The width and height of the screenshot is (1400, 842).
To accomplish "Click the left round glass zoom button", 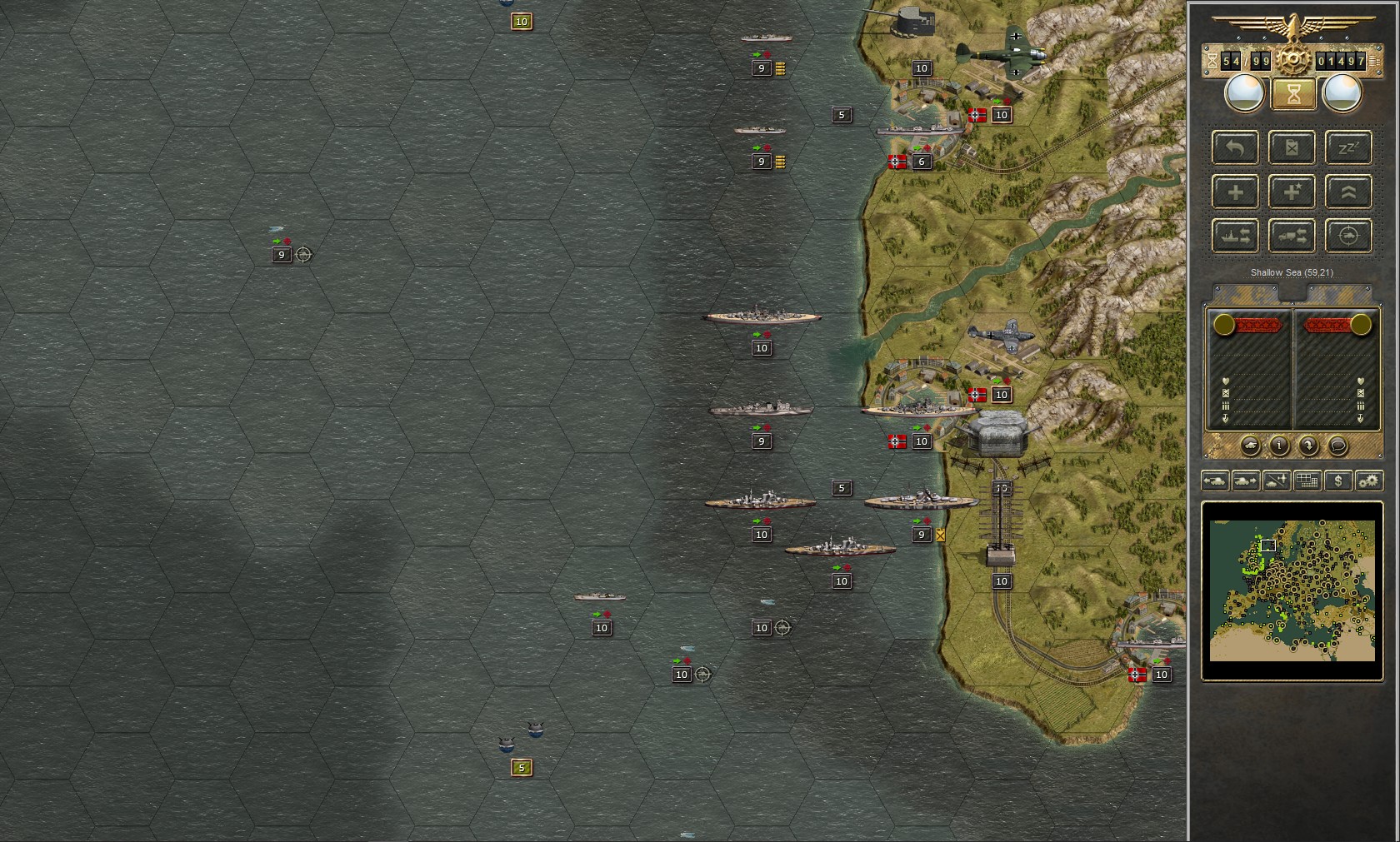I will (1244, 92).
